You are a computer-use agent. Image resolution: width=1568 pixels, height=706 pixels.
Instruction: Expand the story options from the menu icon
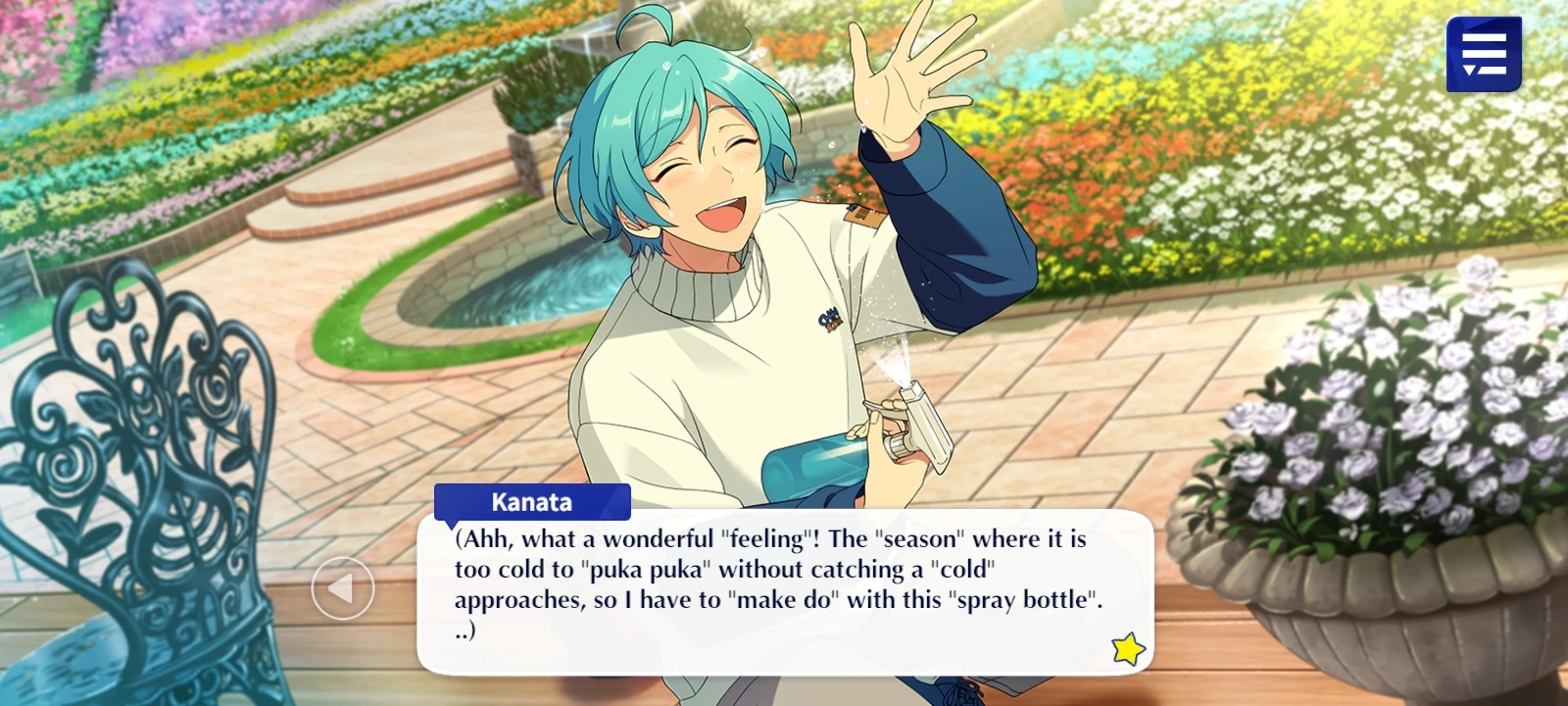click(x=1483, y=54)
